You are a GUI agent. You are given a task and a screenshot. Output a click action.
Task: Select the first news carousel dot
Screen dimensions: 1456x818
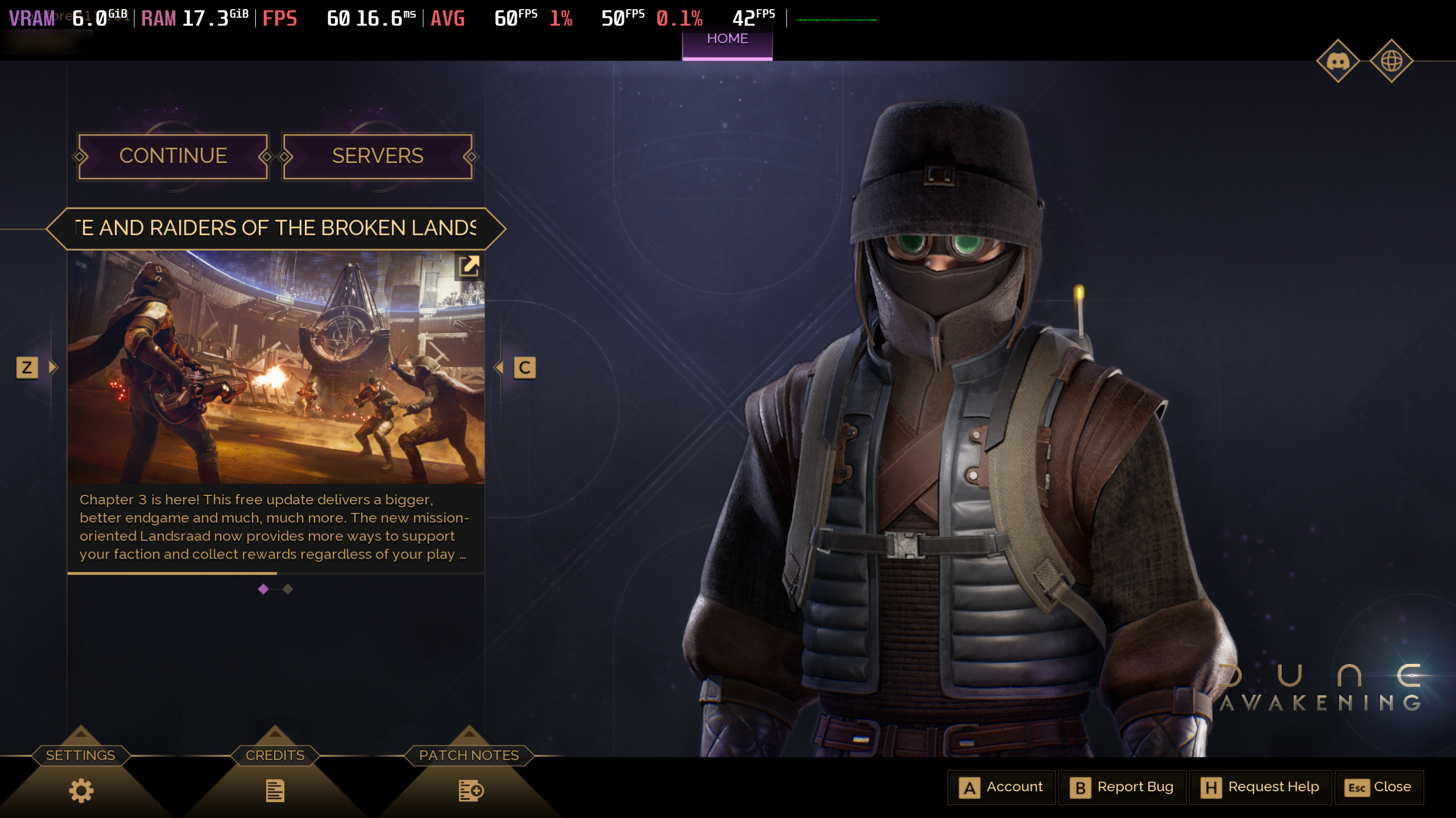[263, 589]
